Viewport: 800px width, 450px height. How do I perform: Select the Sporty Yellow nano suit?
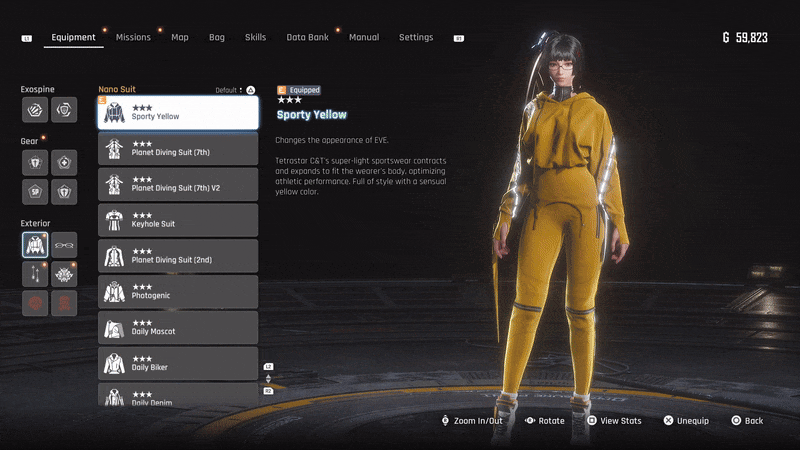point(178,112)
